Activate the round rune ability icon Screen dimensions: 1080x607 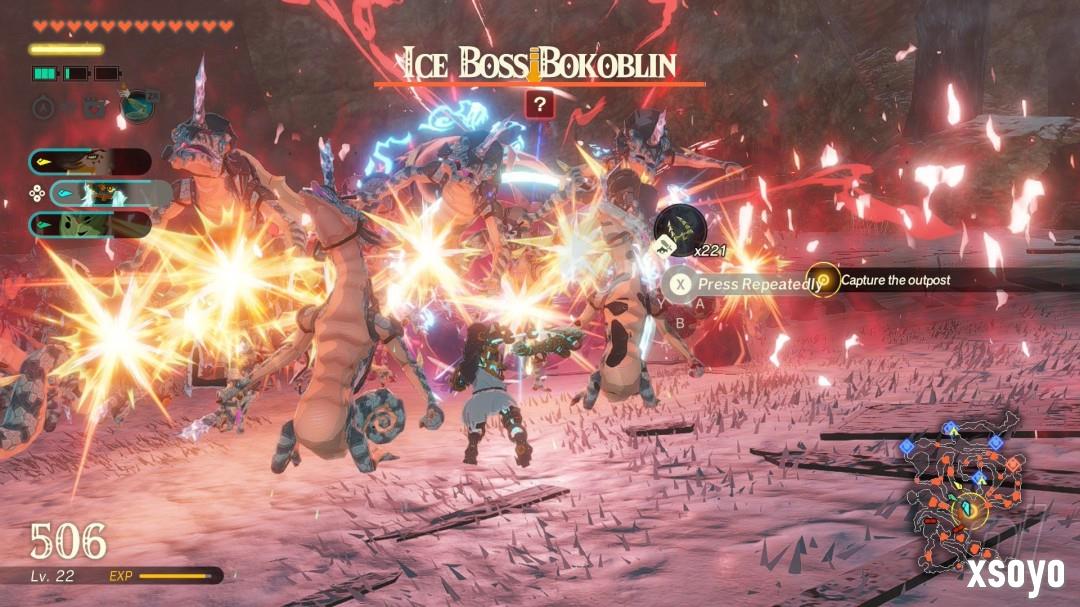pyautogui.click(x=44, y=106)
